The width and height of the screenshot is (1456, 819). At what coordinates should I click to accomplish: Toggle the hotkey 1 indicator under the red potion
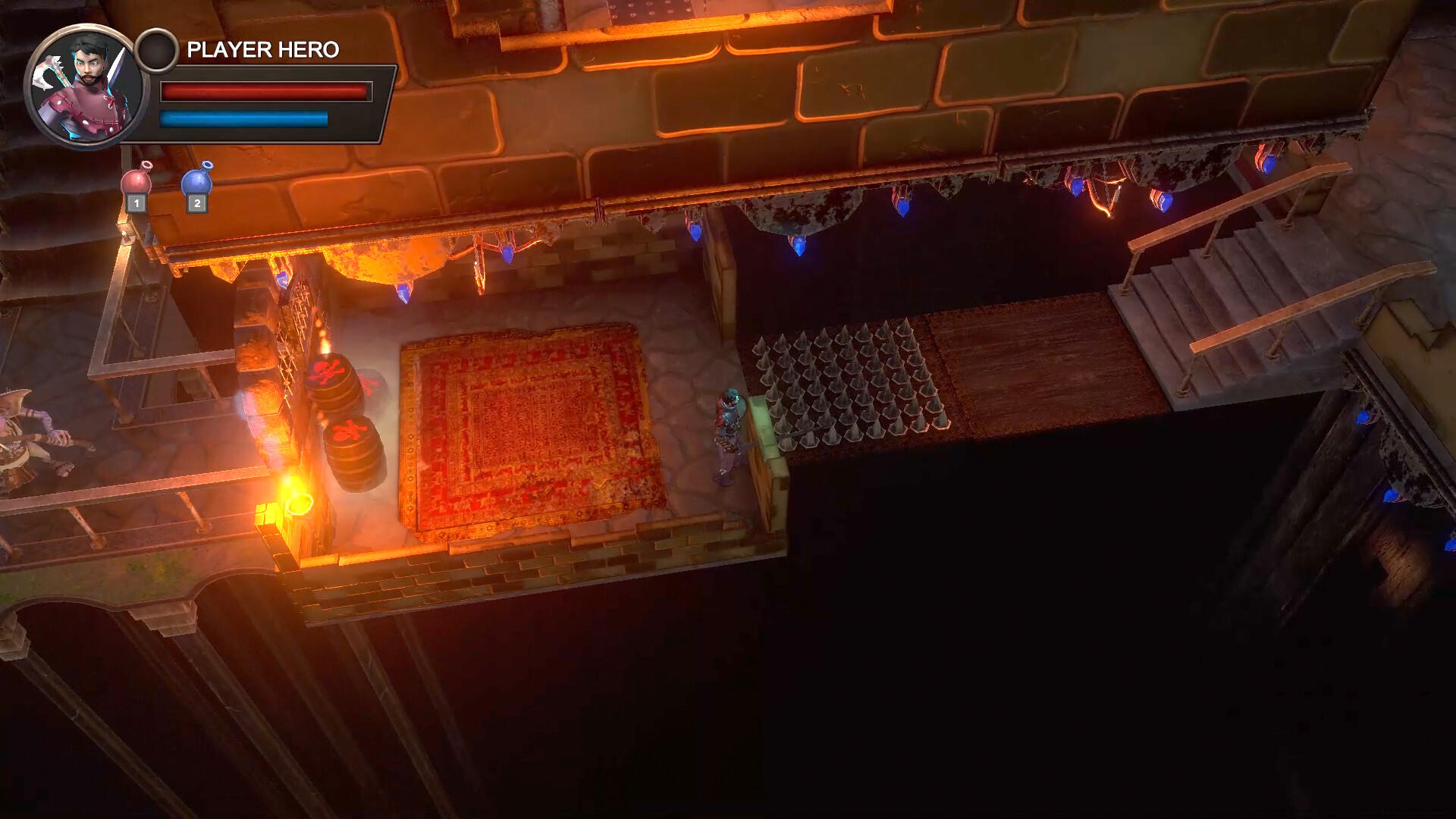click(136, 204)
